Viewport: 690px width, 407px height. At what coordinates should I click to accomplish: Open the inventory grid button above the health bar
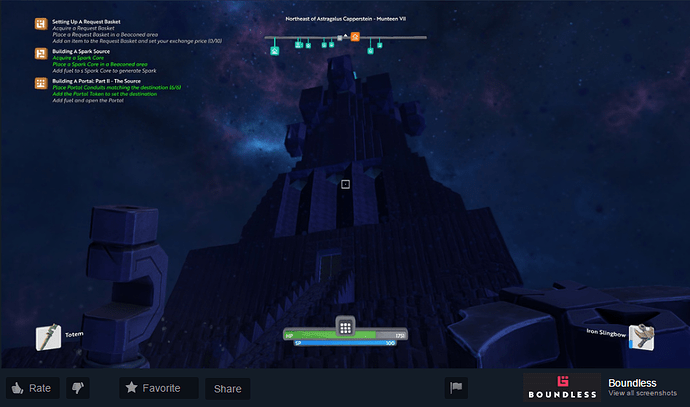point(345,327)
